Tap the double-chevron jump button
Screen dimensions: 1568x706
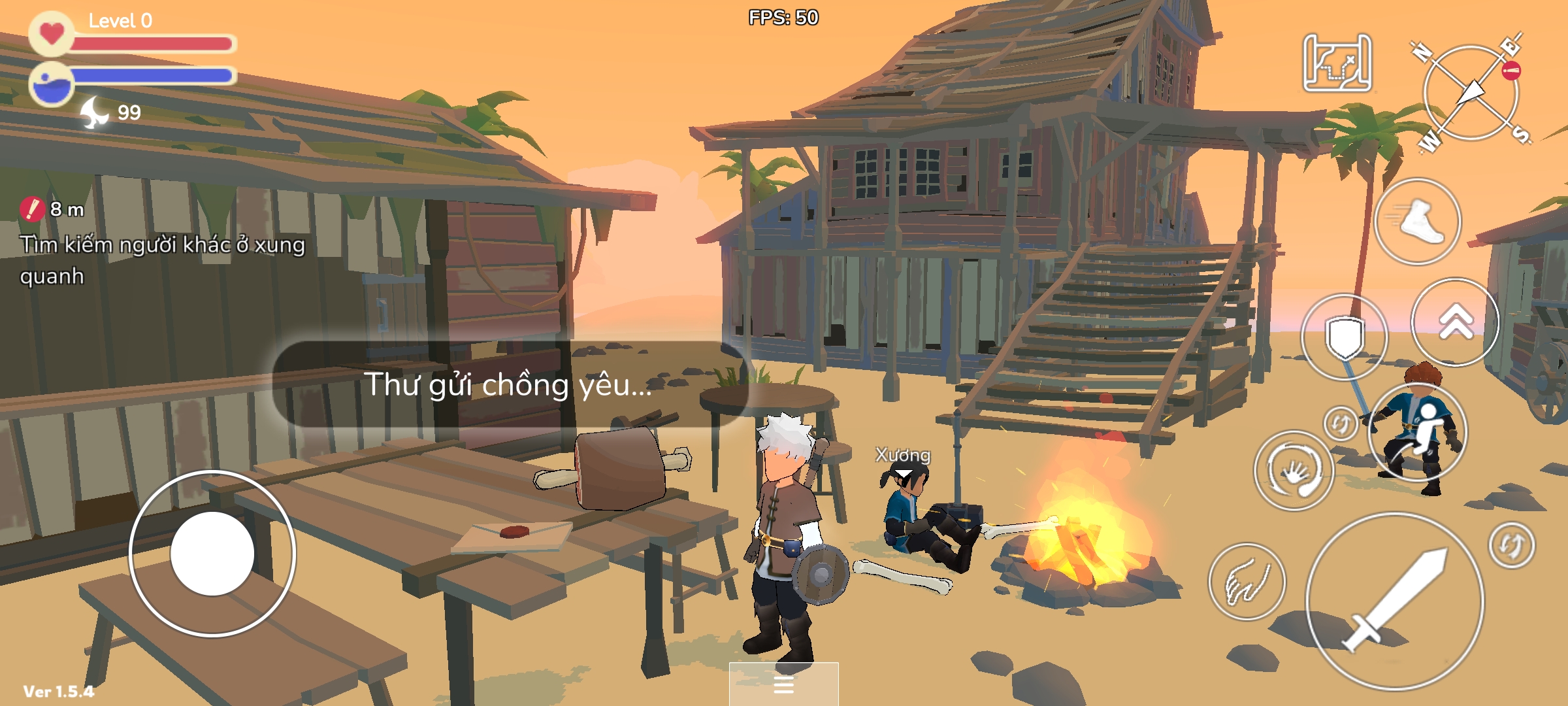point(1455,322)
